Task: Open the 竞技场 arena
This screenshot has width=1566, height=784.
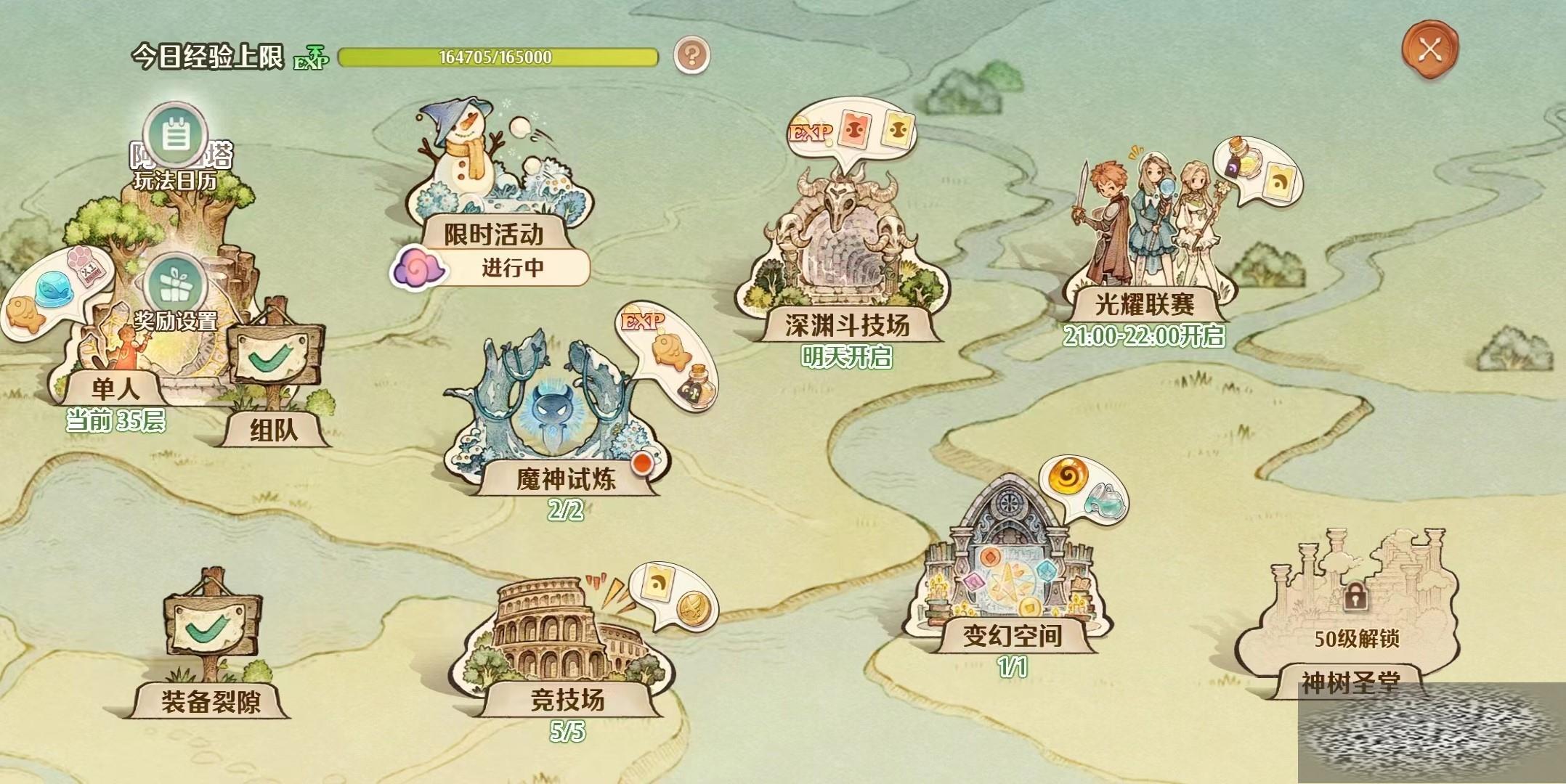Action: tap(567, 698)
